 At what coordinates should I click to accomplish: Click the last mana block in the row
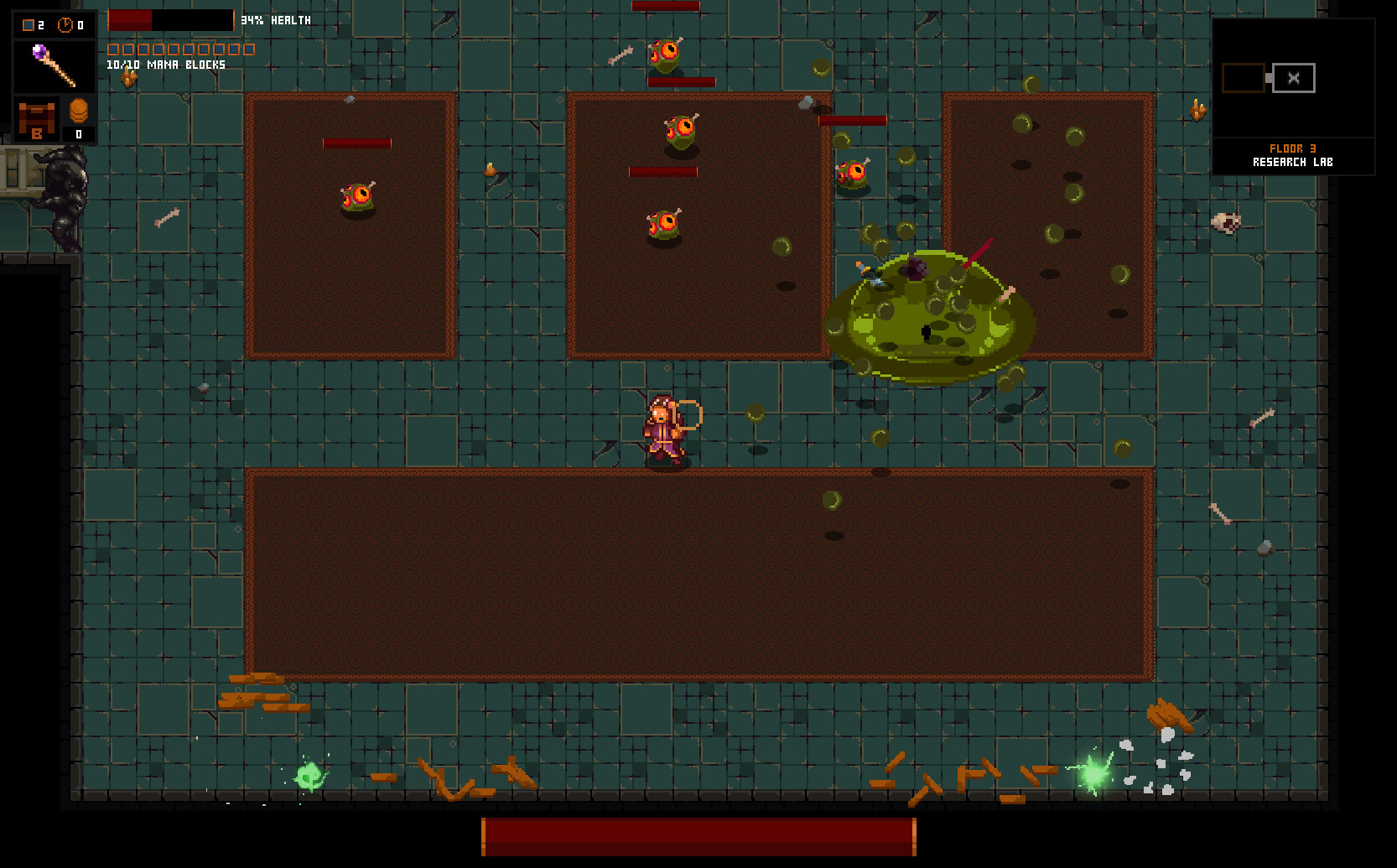pyautogui.click(x=250, y=49)
